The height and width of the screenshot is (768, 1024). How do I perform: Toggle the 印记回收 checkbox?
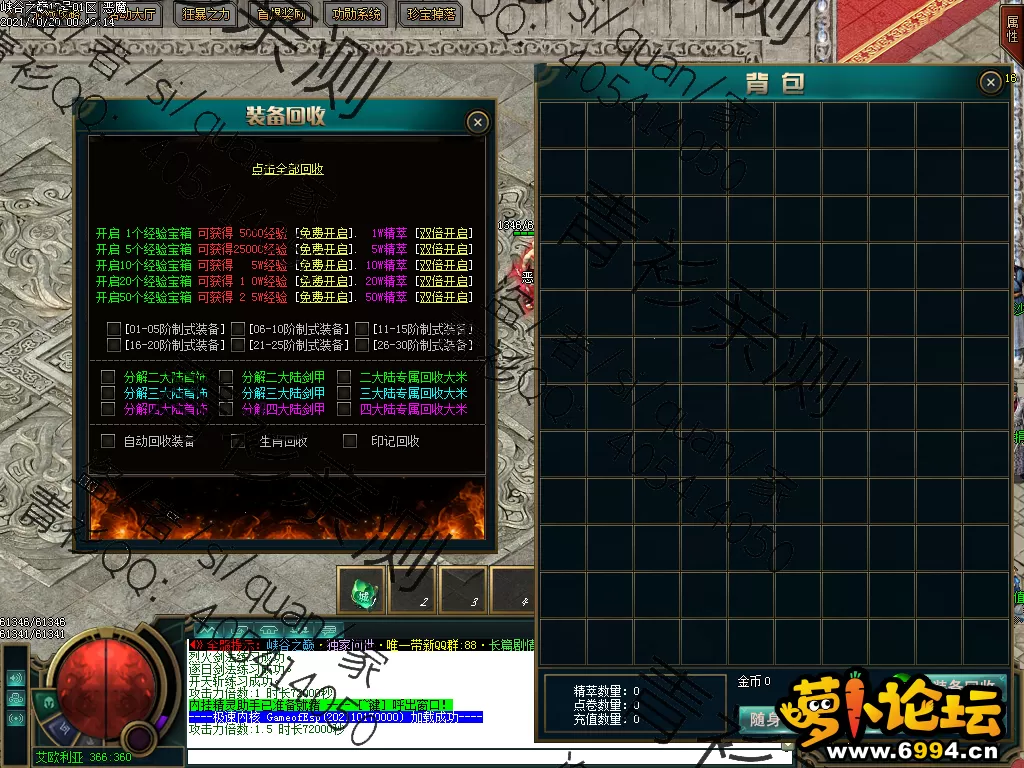[x=350, y=441]
